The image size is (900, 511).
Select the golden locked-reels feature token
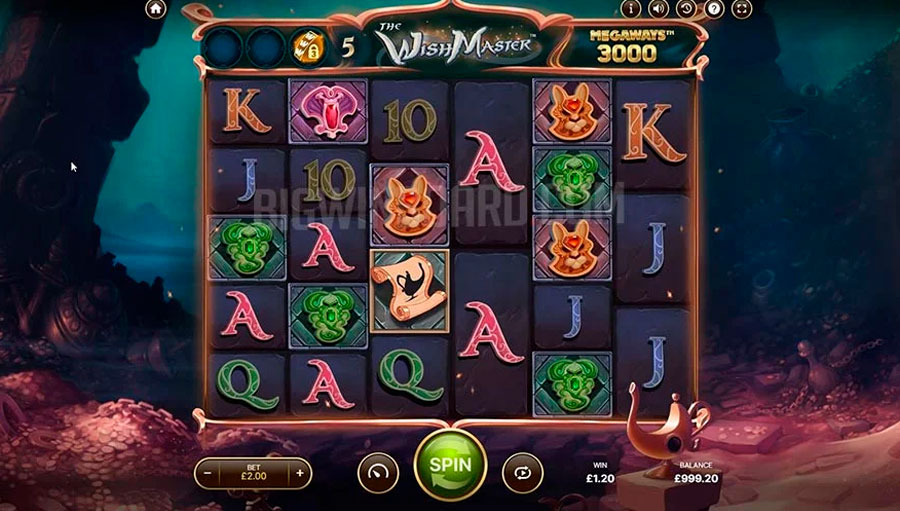click(x=306, y=45)
